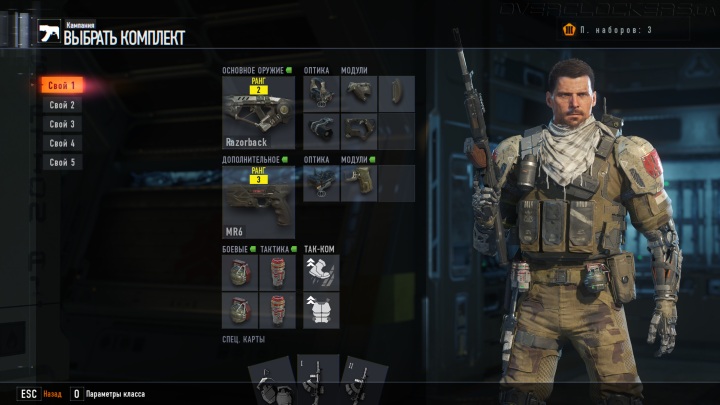
Task: Select the MR6 pistol attachment module
Action: point(358,183)
